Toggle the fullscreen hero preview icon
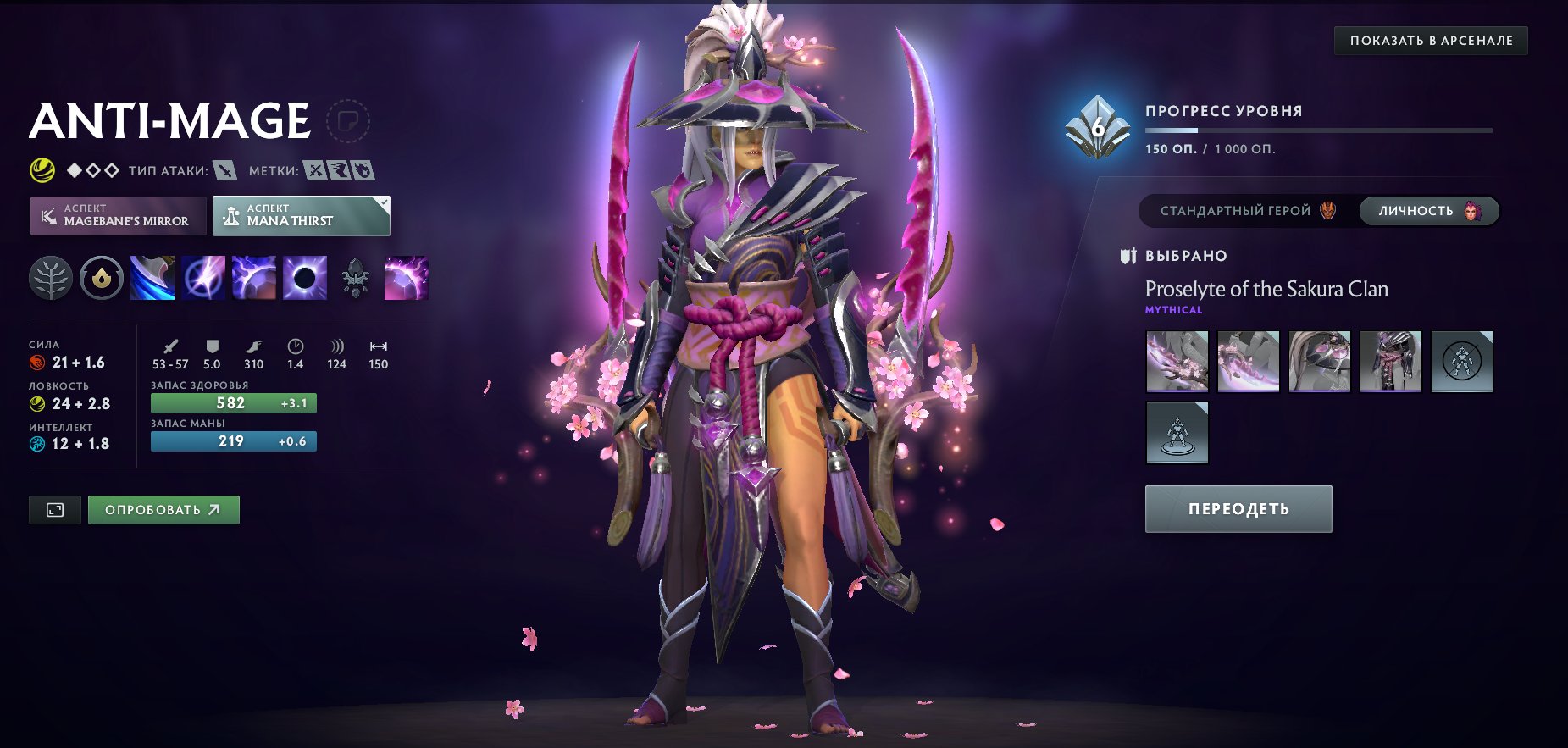The image size is (1568, 748). 54,509
